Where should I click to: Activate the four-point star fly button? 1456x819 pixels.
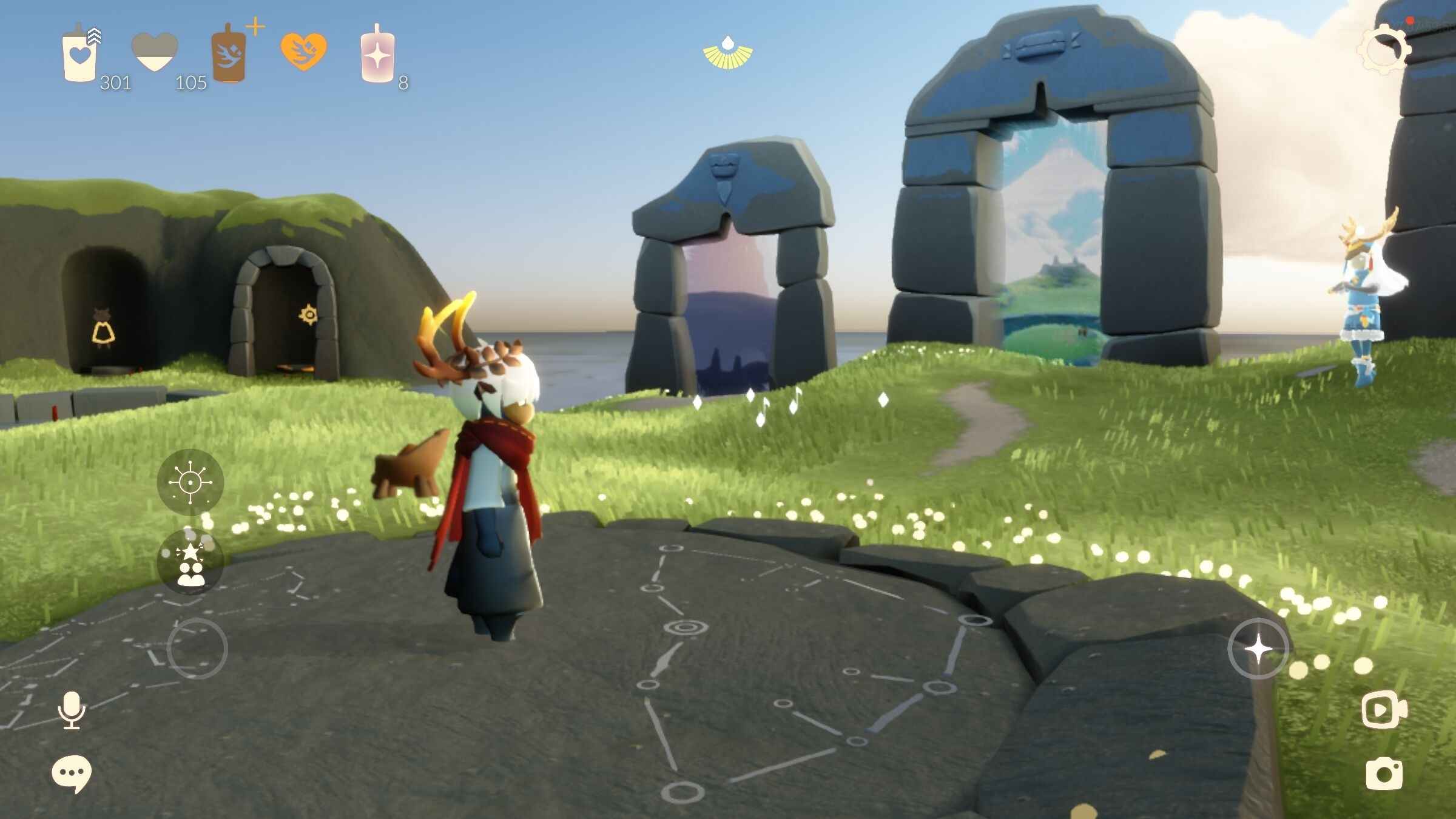pyautogui.click(x=1258, y=649)
